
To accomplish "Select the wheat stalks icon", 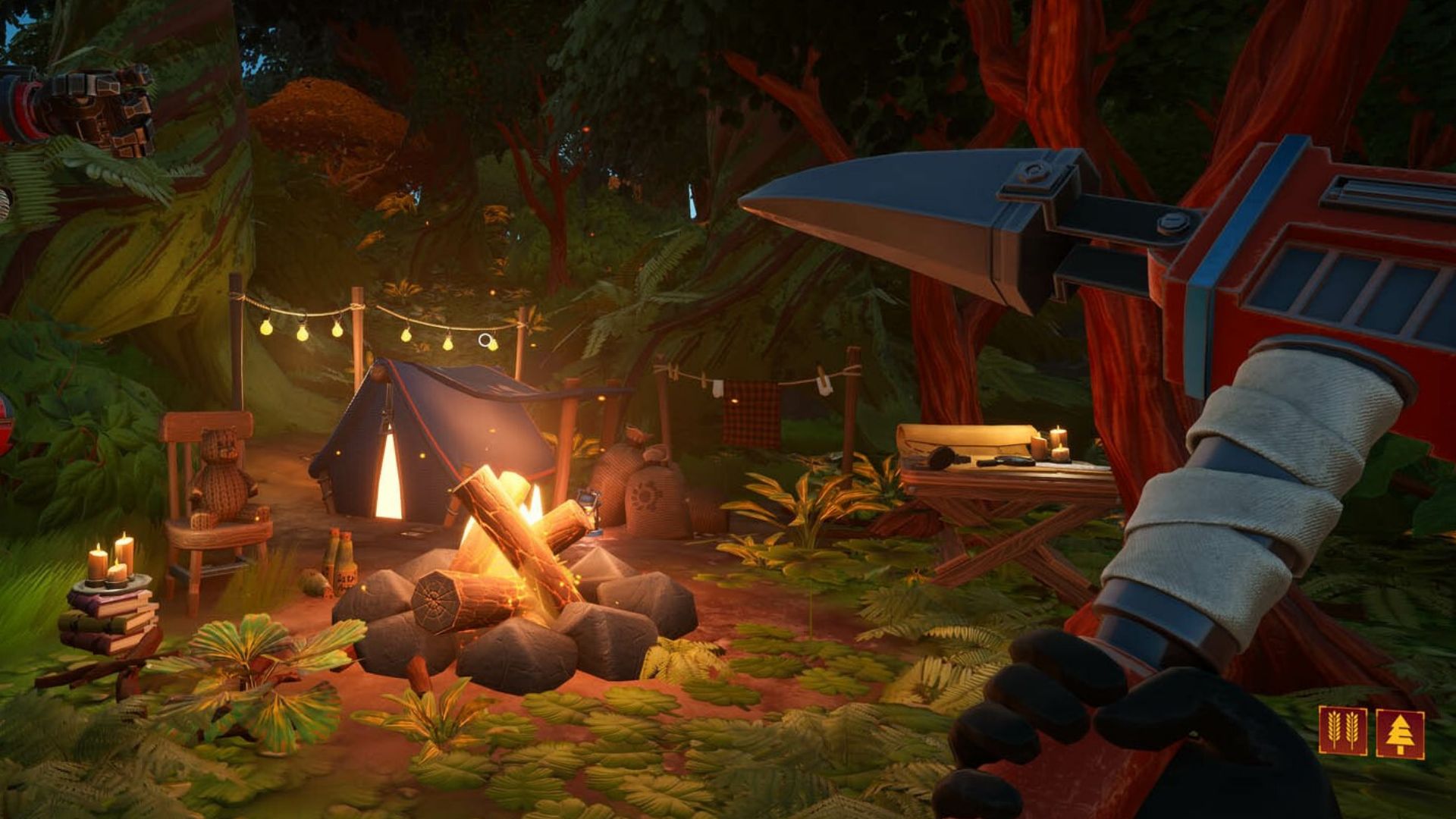I will [1342, 731].
